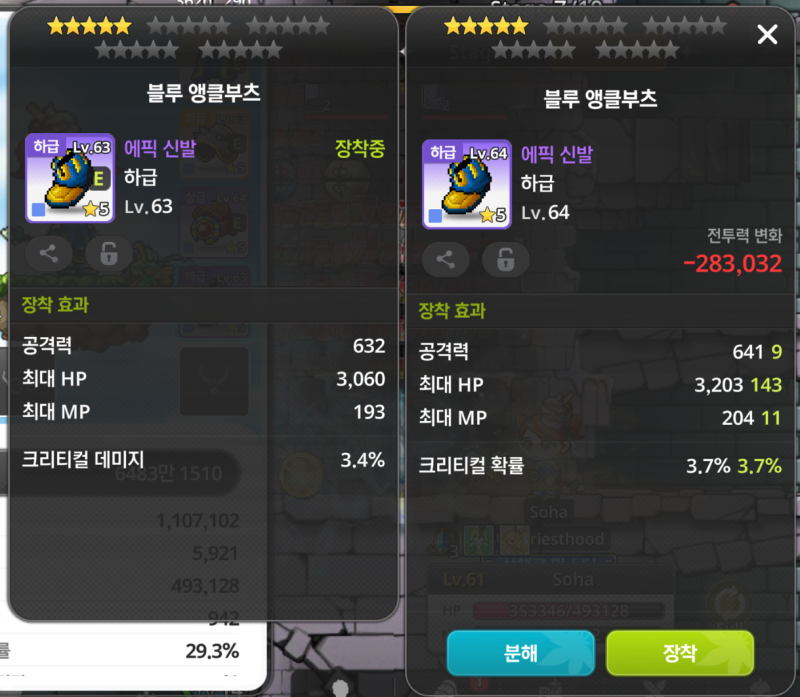Toggle lock on new Lv.64 boots
This screenshot has height=697, width=800.
(x=505, y=260)
